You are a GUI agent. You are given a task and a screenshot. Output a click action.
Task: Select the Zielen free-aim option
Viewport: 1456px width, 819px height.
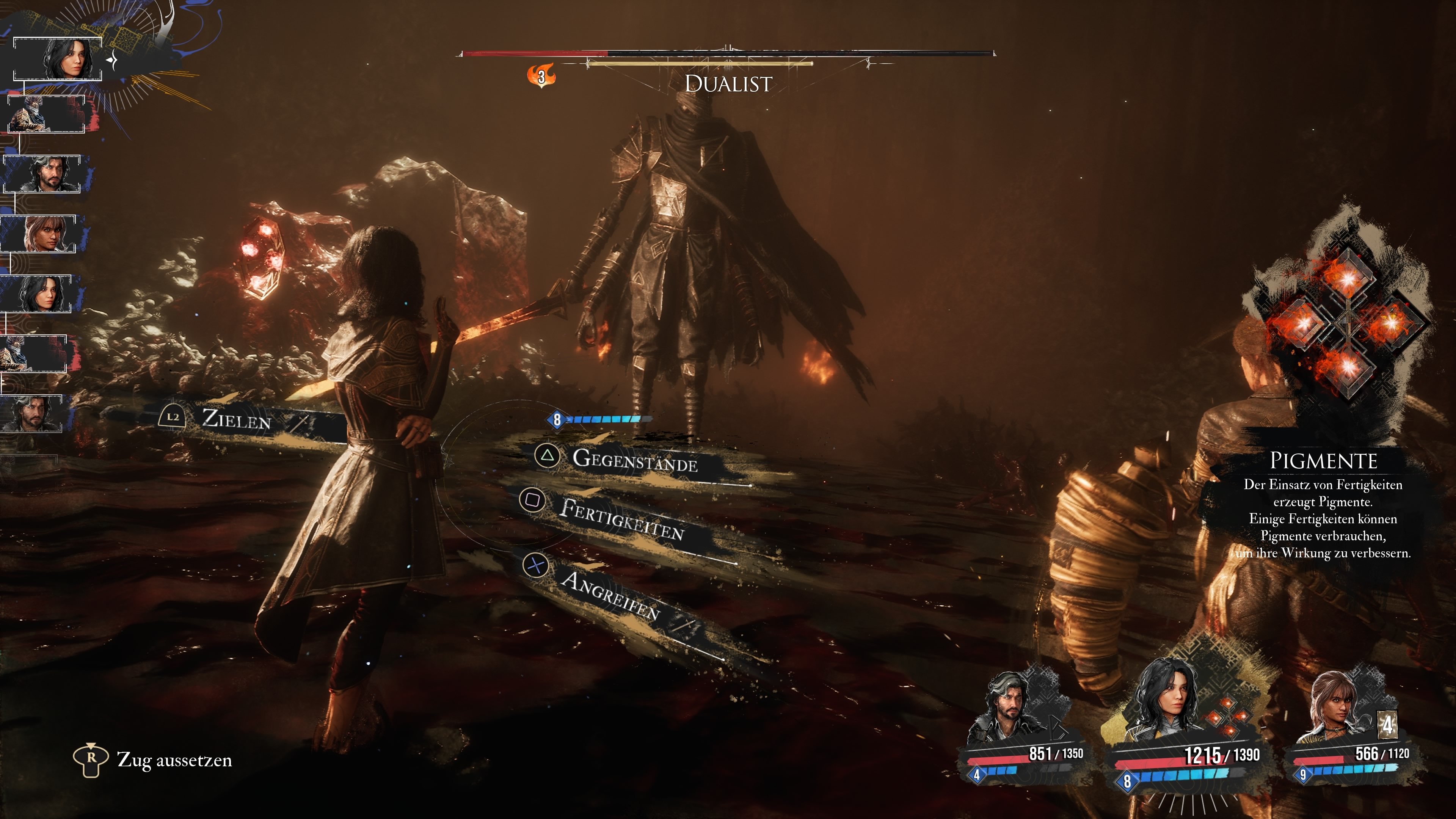(236, 419)
